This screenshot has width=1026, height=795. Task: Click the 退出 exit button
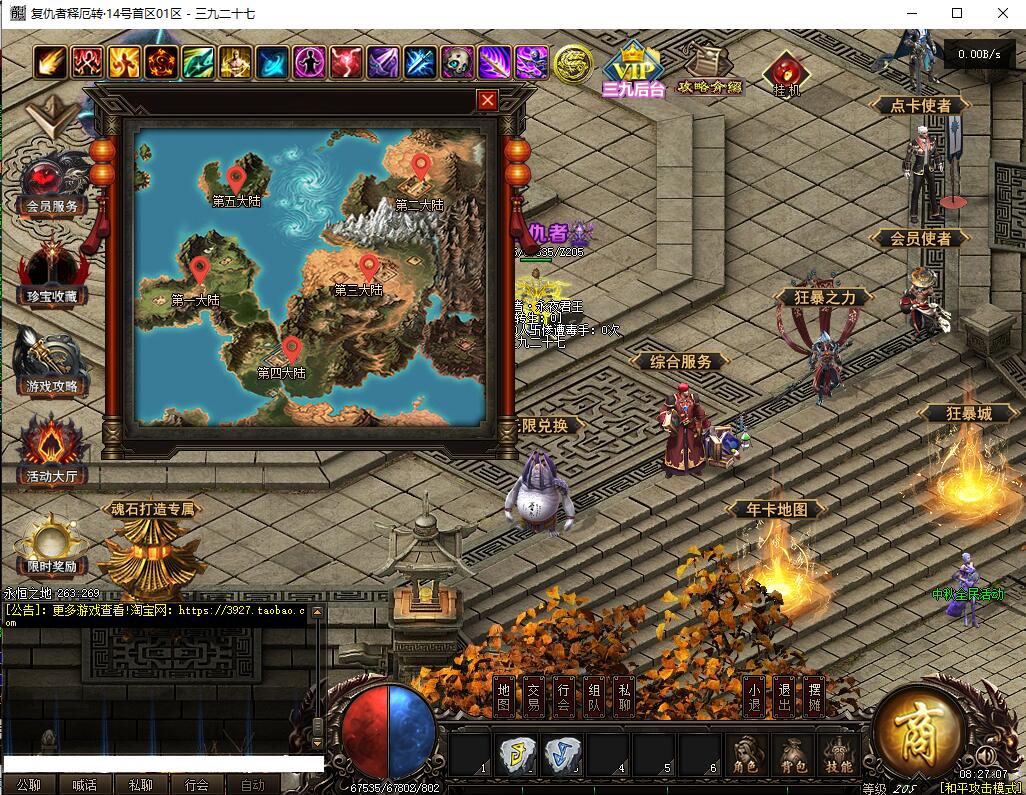coord(784,697)
